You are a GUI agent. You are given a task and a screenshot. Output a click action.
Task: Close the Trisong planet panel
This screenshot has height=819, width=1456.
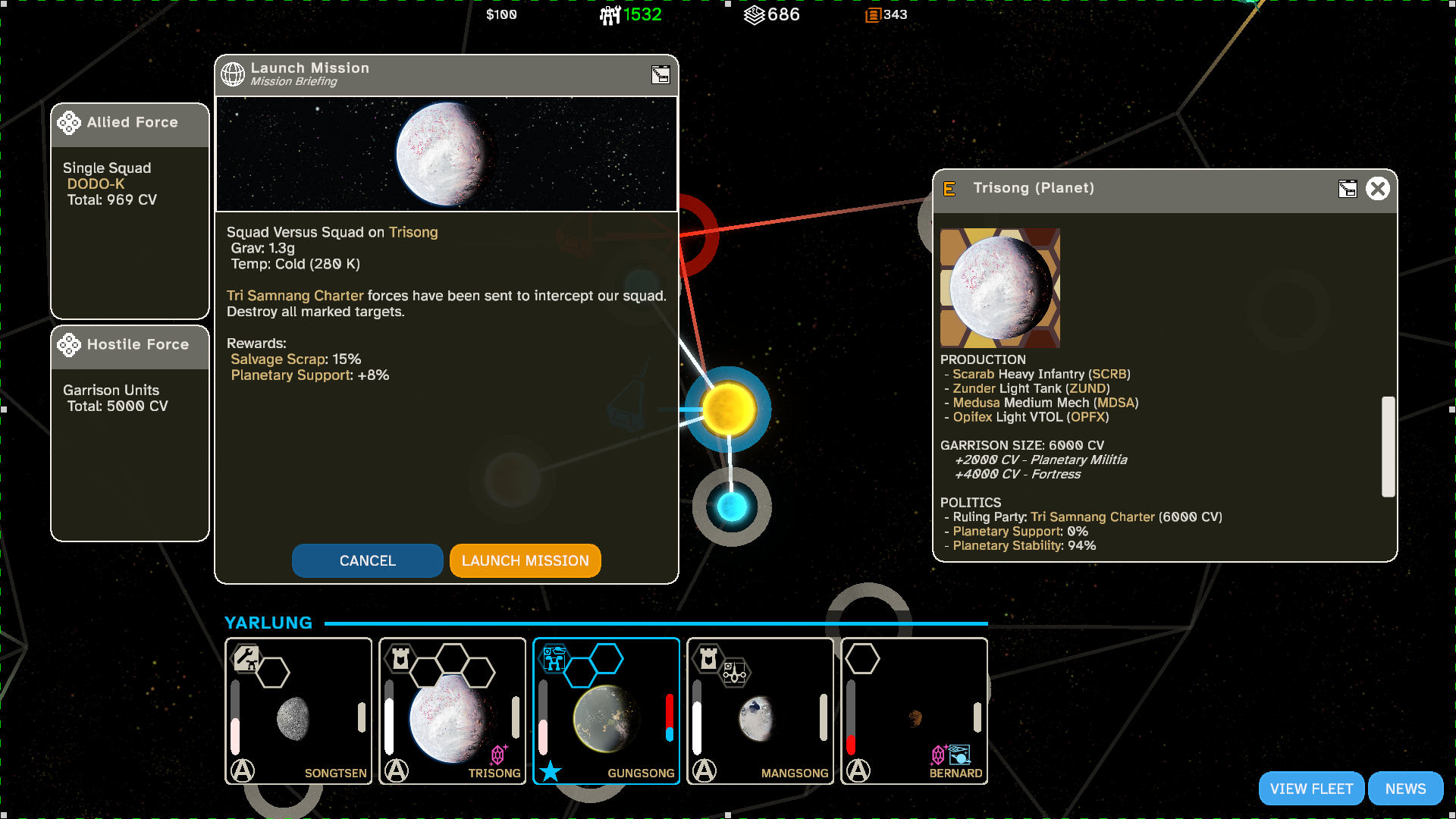point(1377,188)
